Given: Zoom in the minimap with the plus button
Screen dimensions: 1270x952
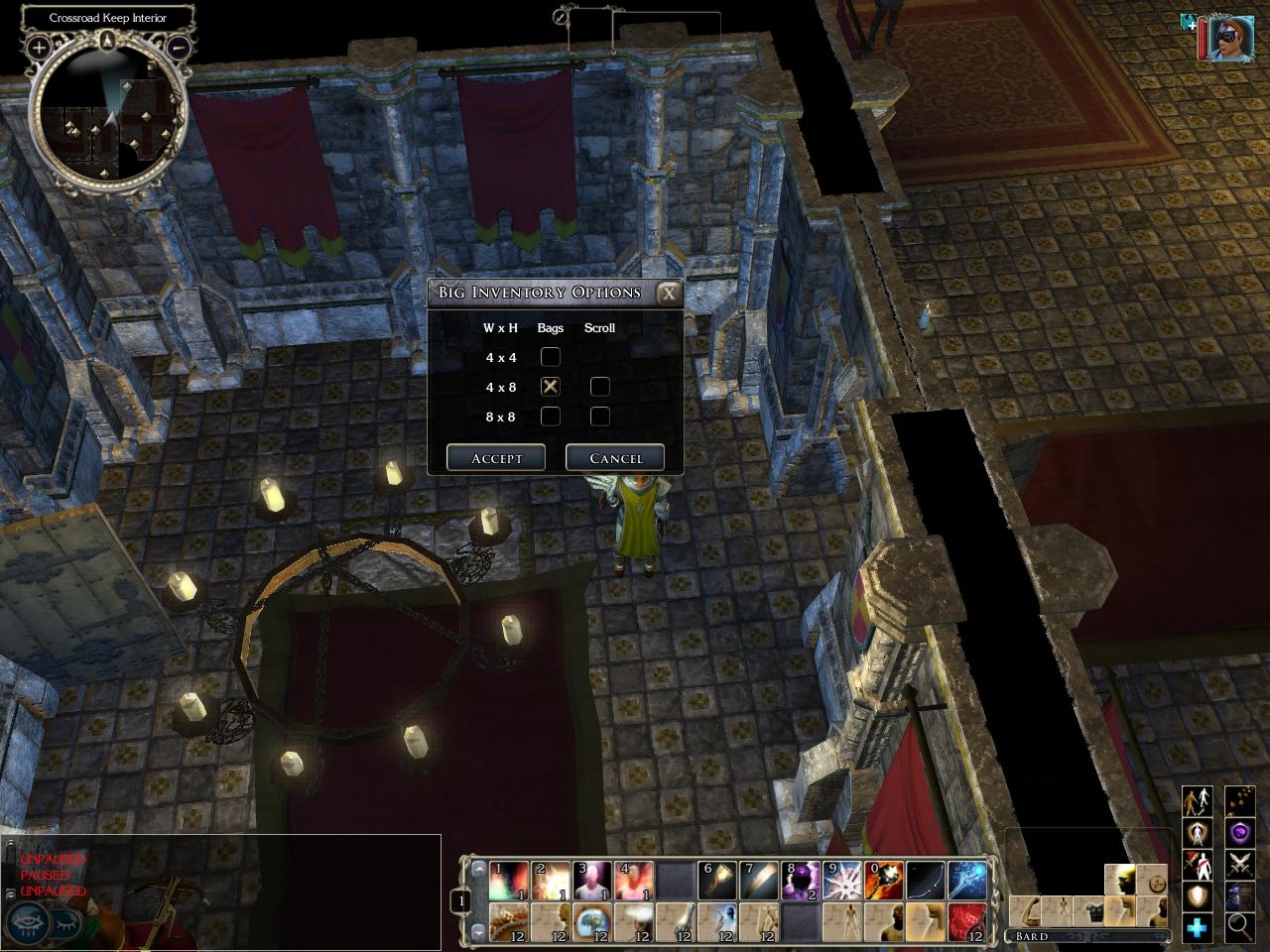Looking at the screenshot, I should coord(38,47).
